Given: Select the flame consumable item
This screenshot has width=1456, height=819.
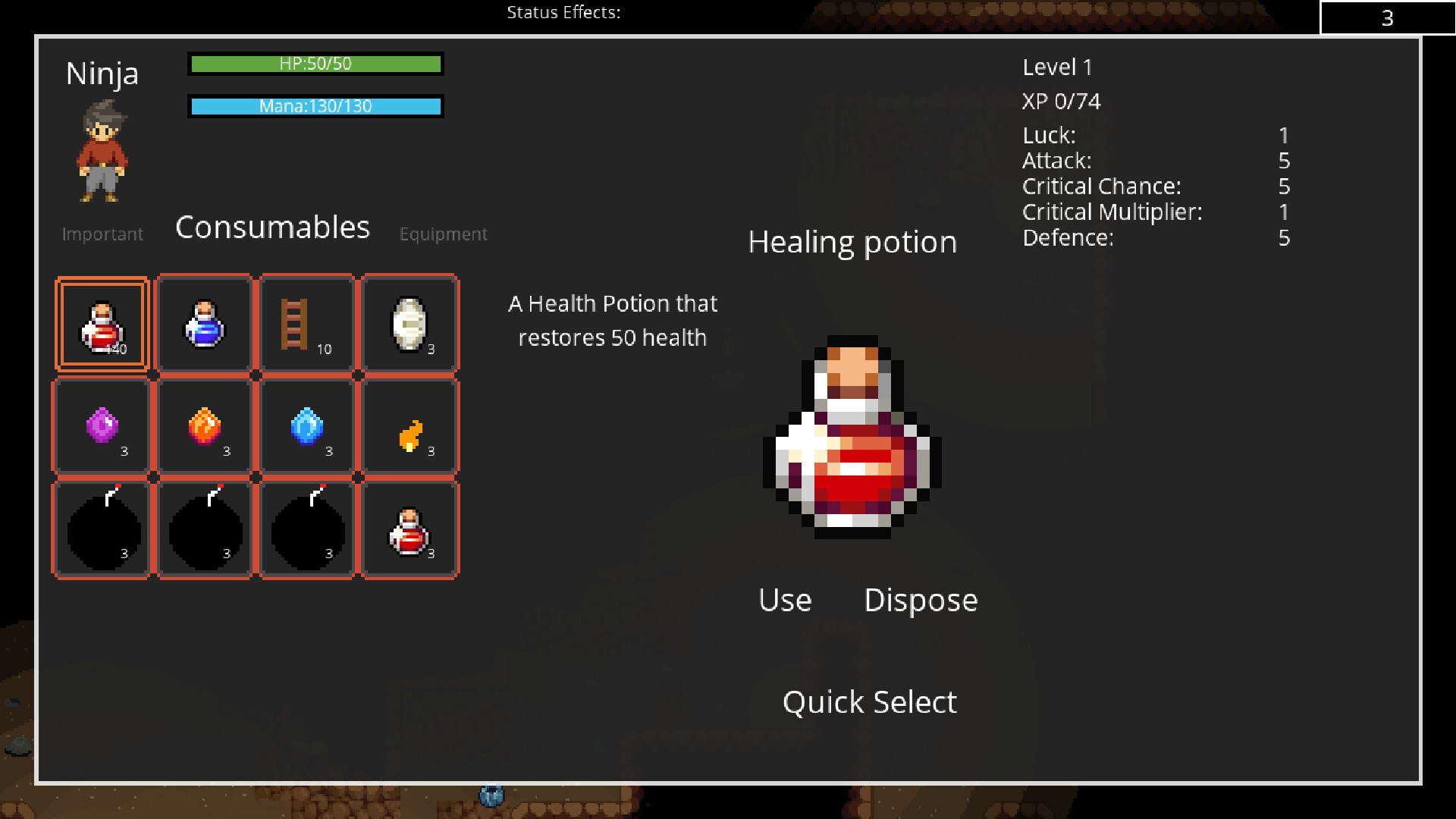Looking at the screenshot, I should [x=409, y=426].
